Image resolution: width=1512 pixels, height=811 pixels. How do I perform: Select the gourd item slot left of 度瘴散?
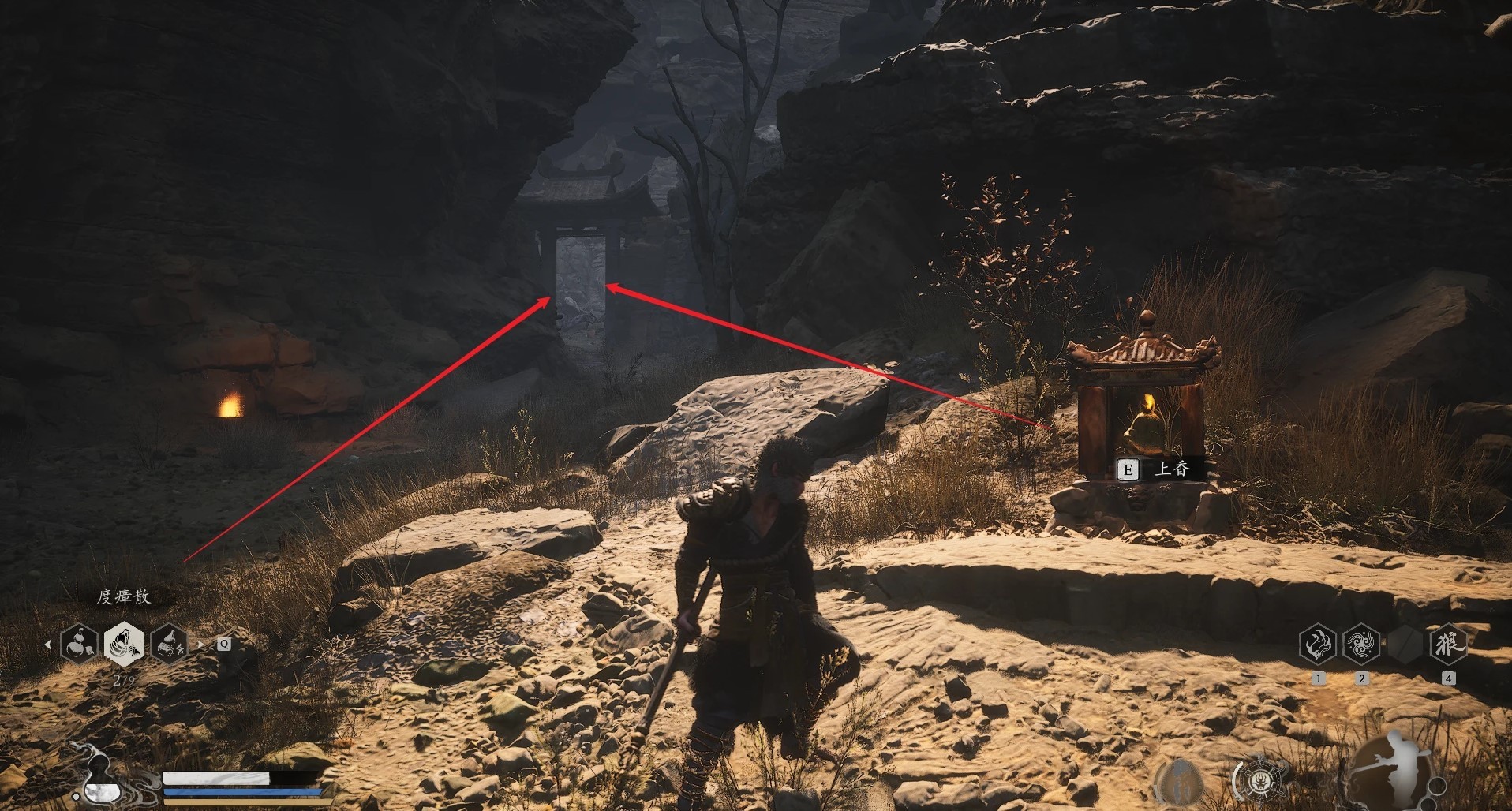coord(79,644)
